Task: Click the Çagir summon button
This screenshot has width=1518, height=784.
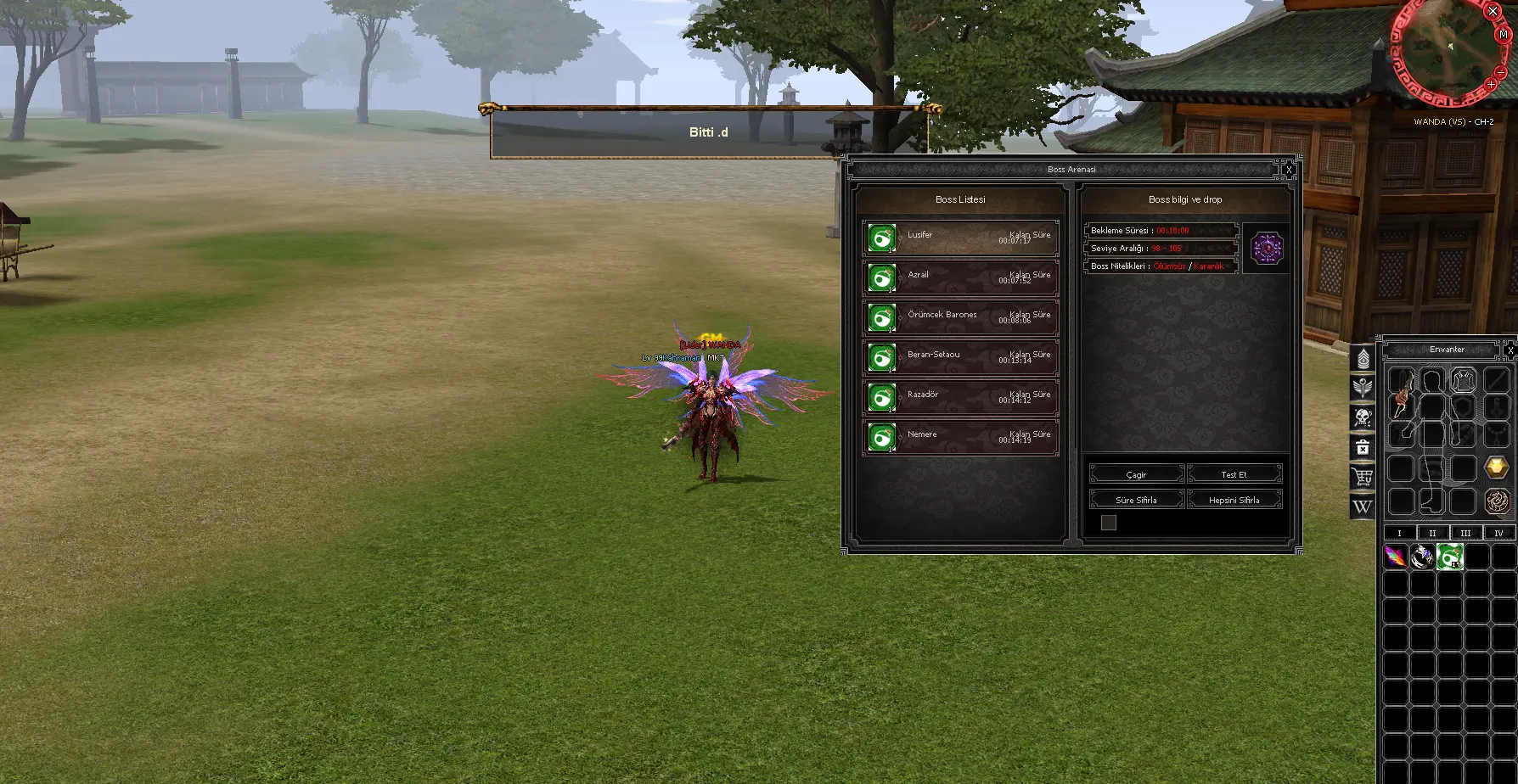Action: pyautogui.click(x=1136, y=474)
